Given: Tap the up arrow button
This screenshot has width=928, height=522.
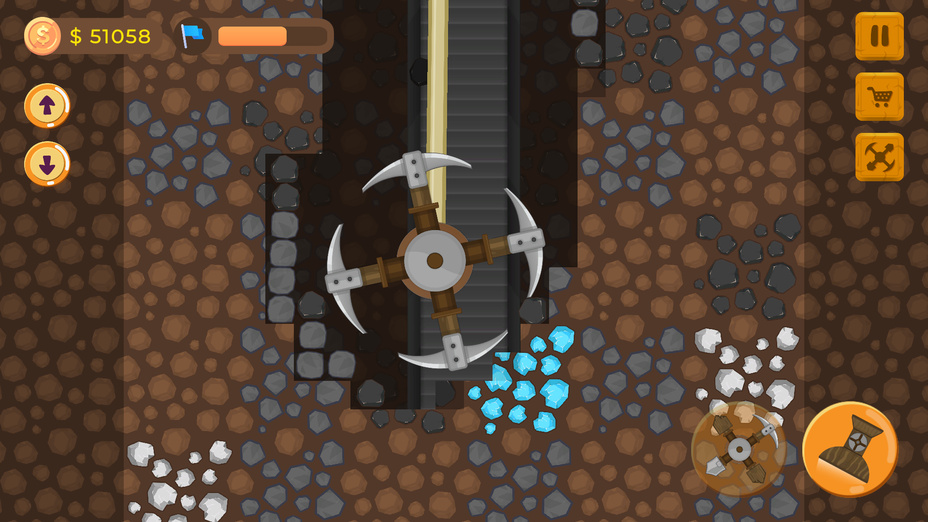Looking at the screenshot, I should (x=47, y=105).
